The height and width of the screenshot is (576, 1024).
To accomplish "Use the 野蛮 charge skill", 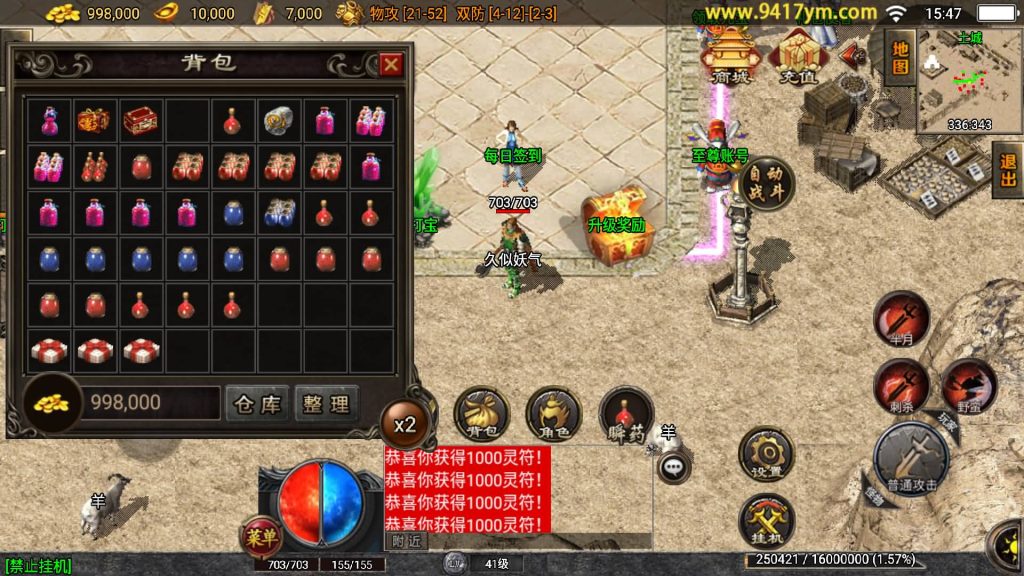I will 968,387.
